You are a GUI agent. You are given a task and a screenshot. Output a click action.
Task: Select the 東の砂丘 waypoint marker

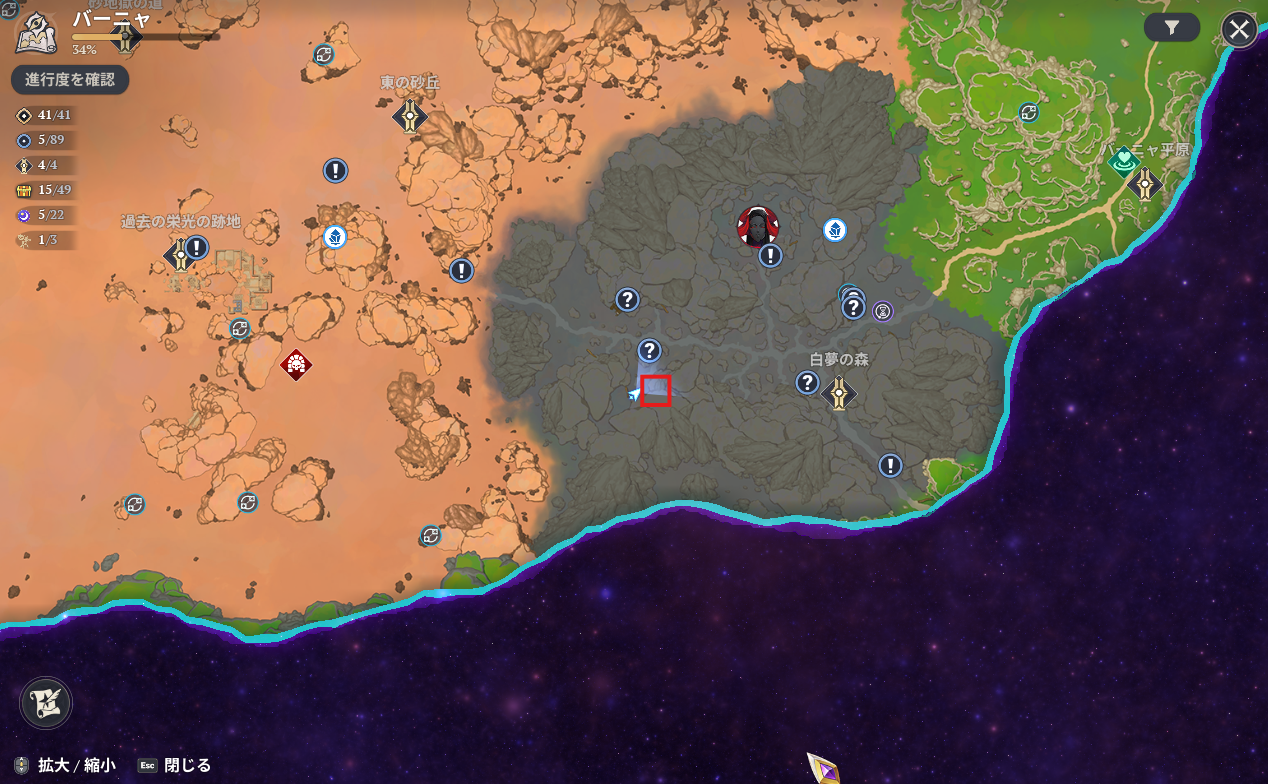pyautogui.click(x=409, y=117)
